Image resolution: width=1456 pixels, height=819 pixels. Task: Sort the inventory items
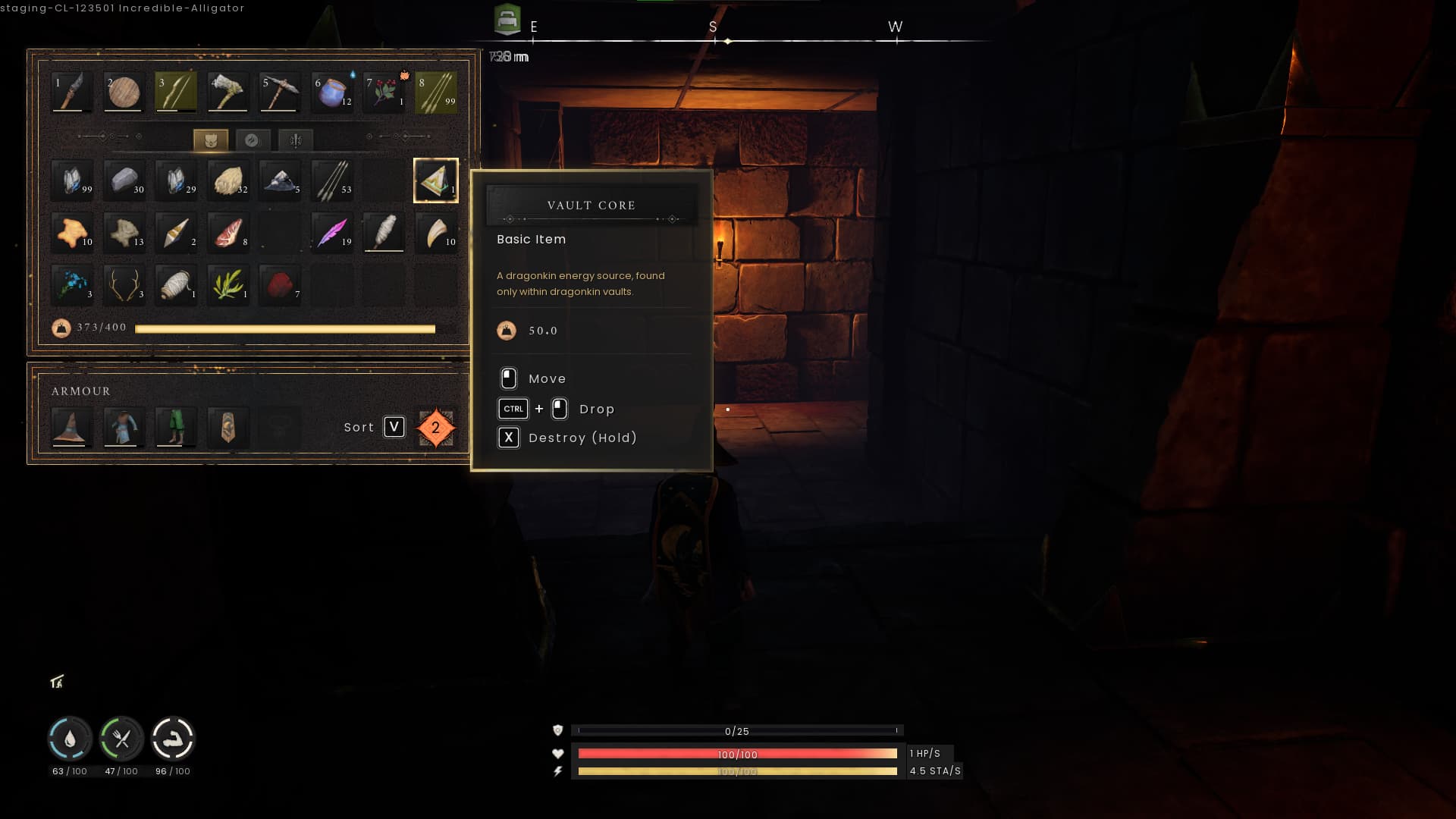(394, 427)
